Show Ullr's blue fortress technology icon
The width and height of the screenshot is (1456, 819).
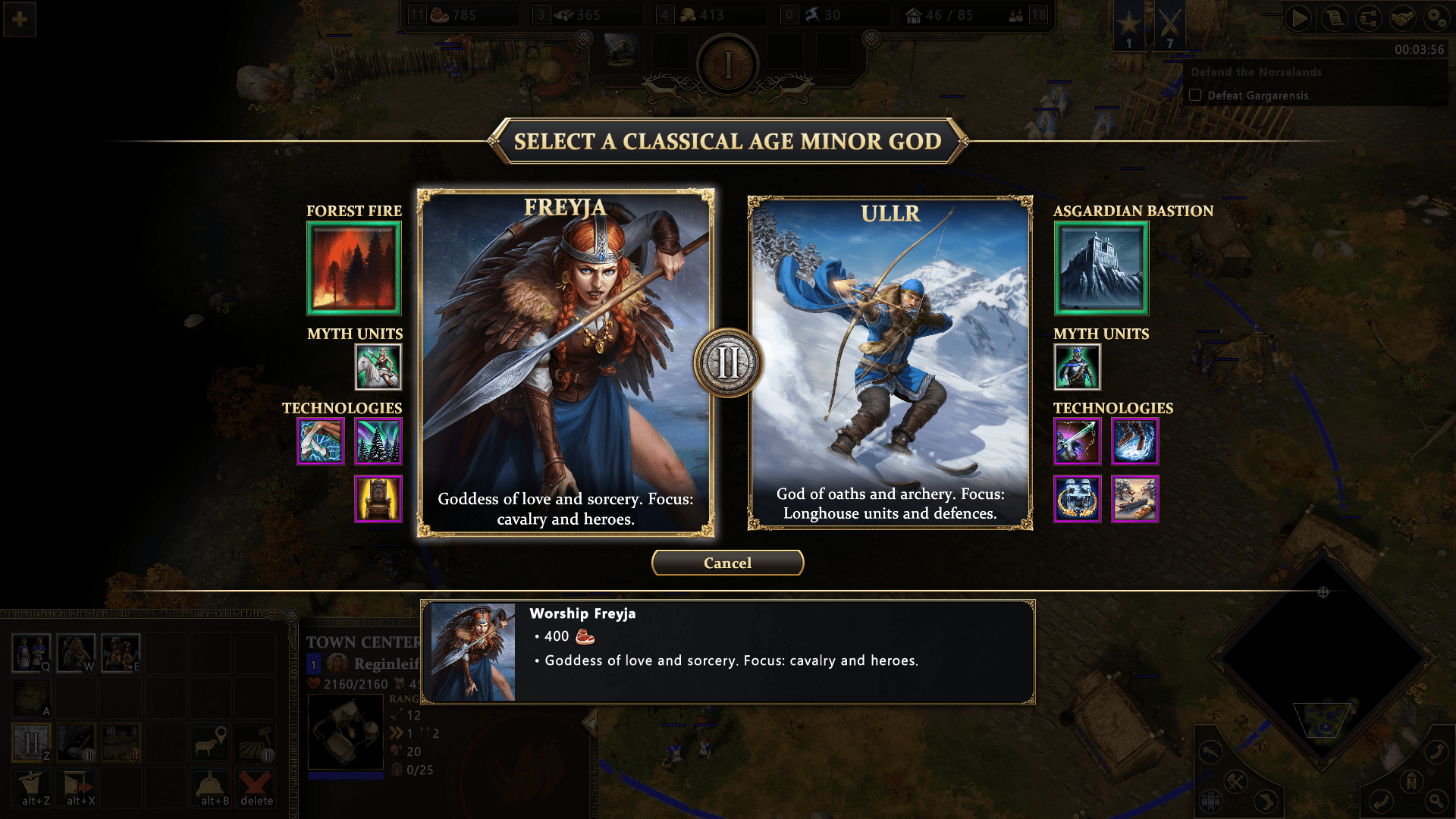1076,499
